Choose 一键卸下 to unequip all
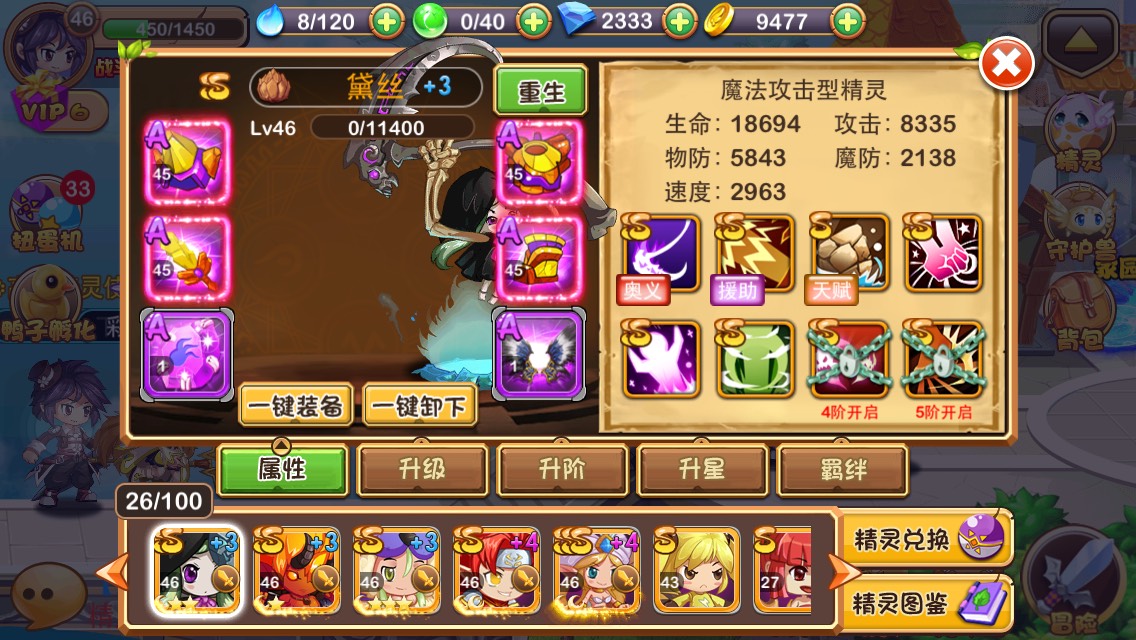Viewport: 1136px width, 640px height. [420, 405]
